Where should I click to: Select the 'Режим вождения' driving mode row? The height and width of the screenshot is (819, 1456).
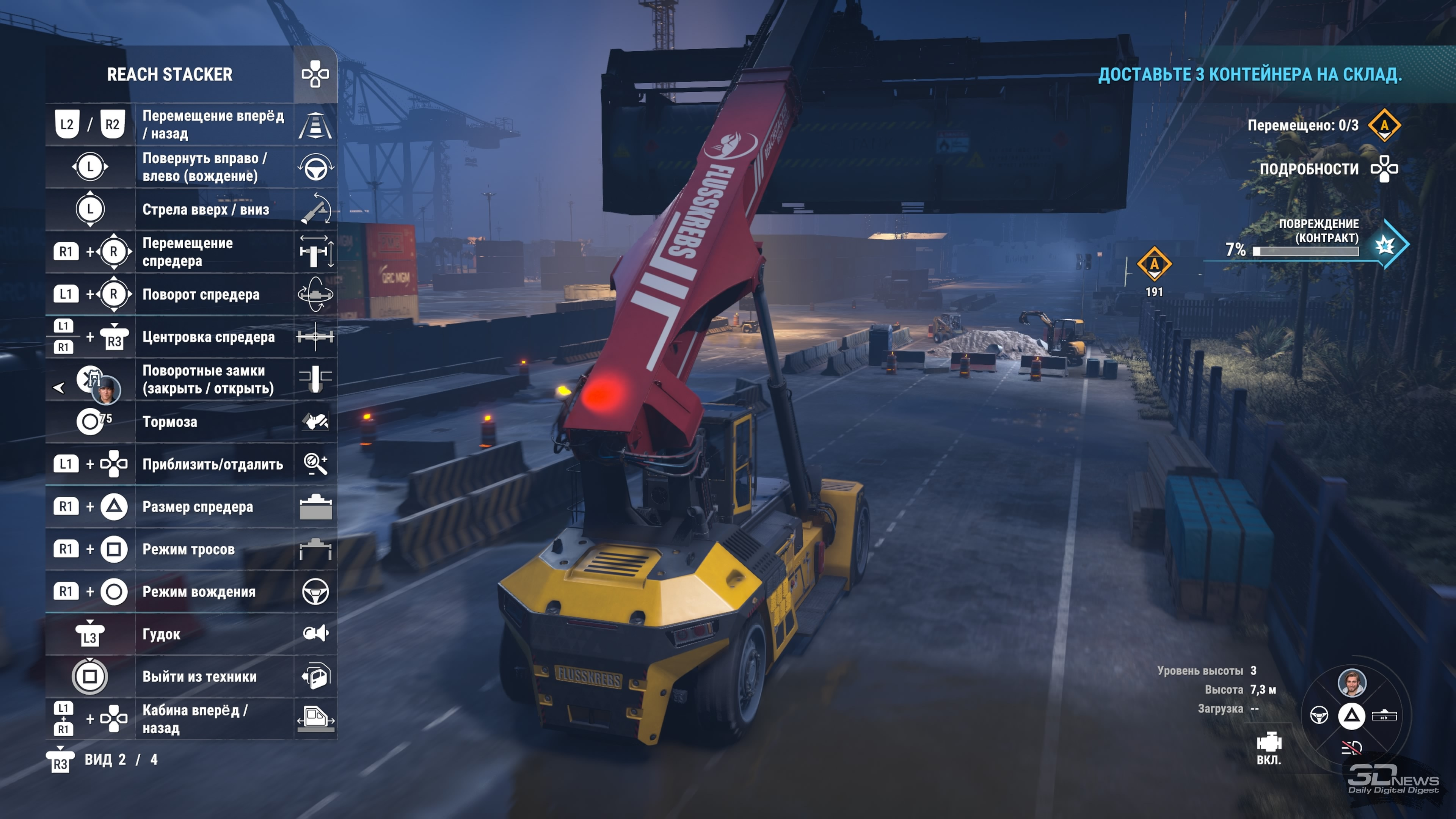[191, 592]
